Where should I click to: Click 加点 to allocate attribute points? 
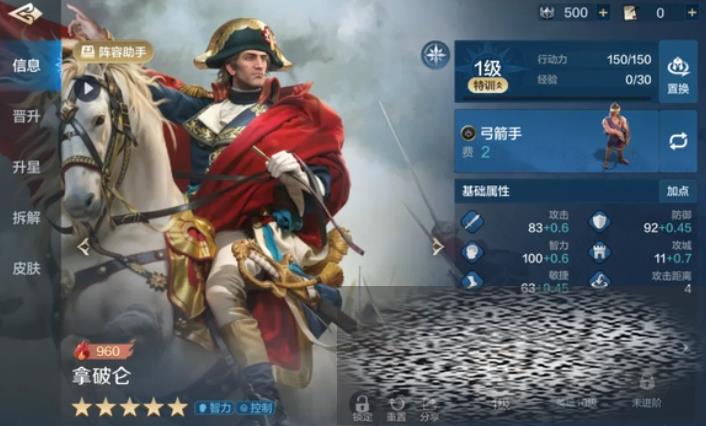pyautogui.click(x=677, y=191)
